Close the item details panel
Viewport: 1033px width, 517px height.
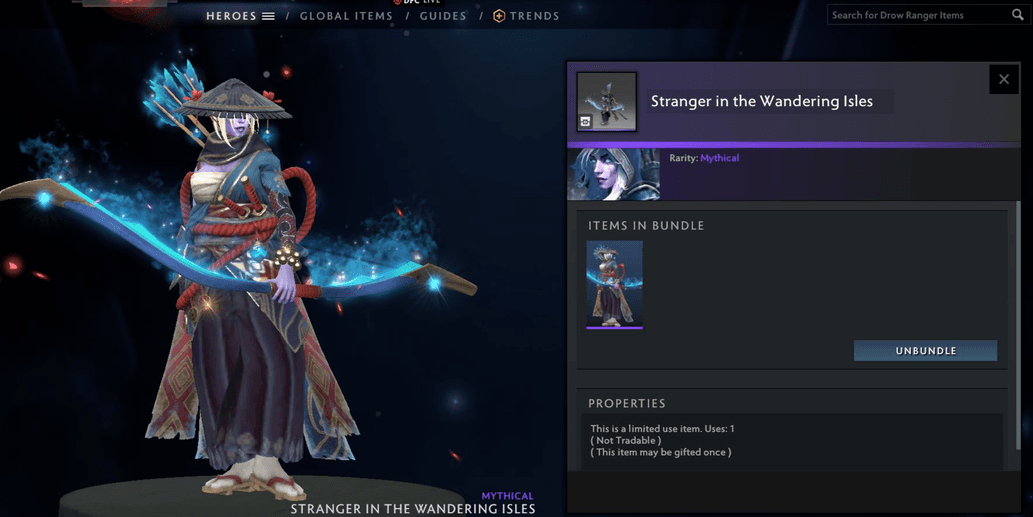click(1004, 79)
